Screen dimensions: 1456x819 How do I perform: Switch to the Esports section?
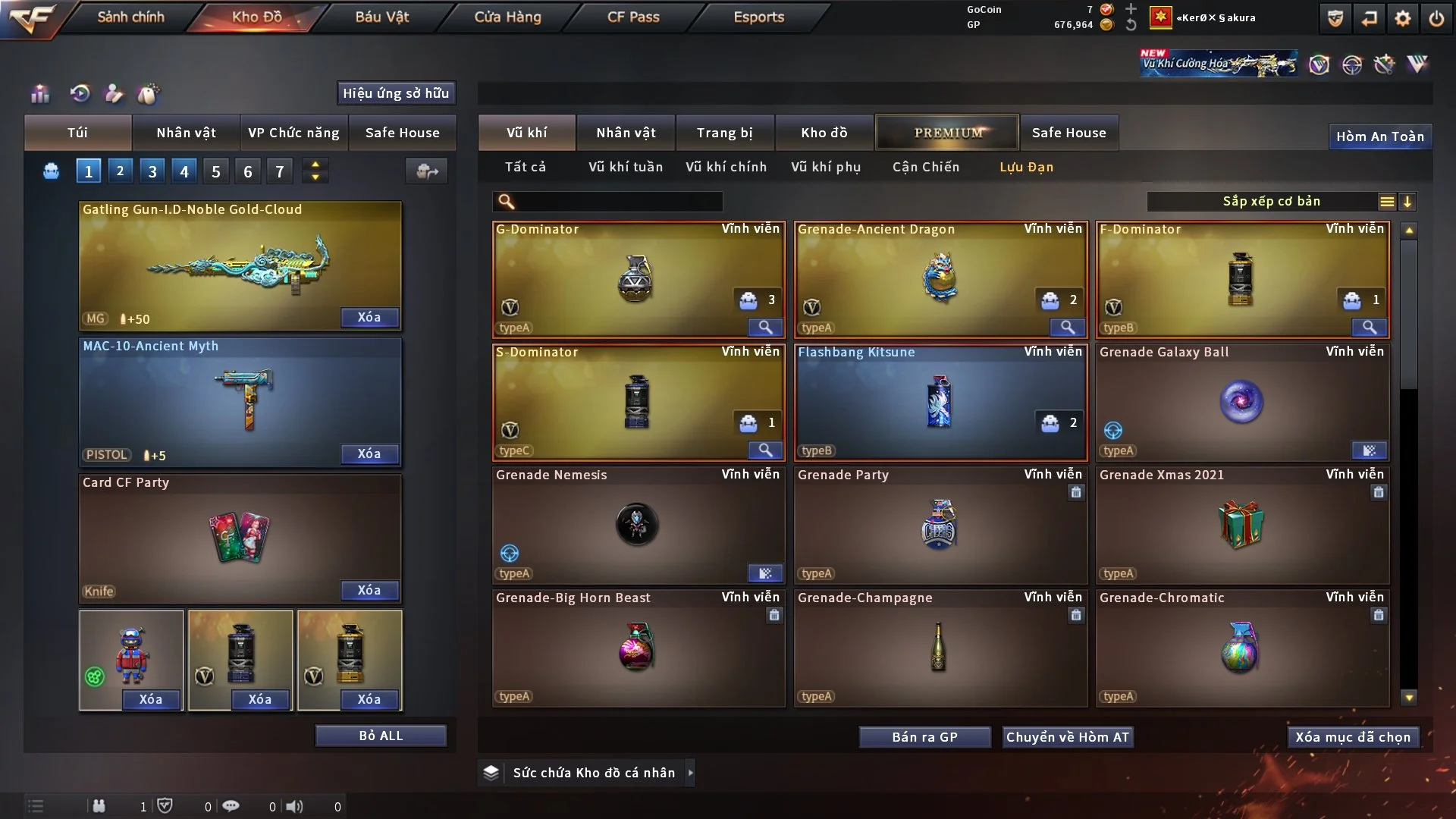tap(758, 17)
